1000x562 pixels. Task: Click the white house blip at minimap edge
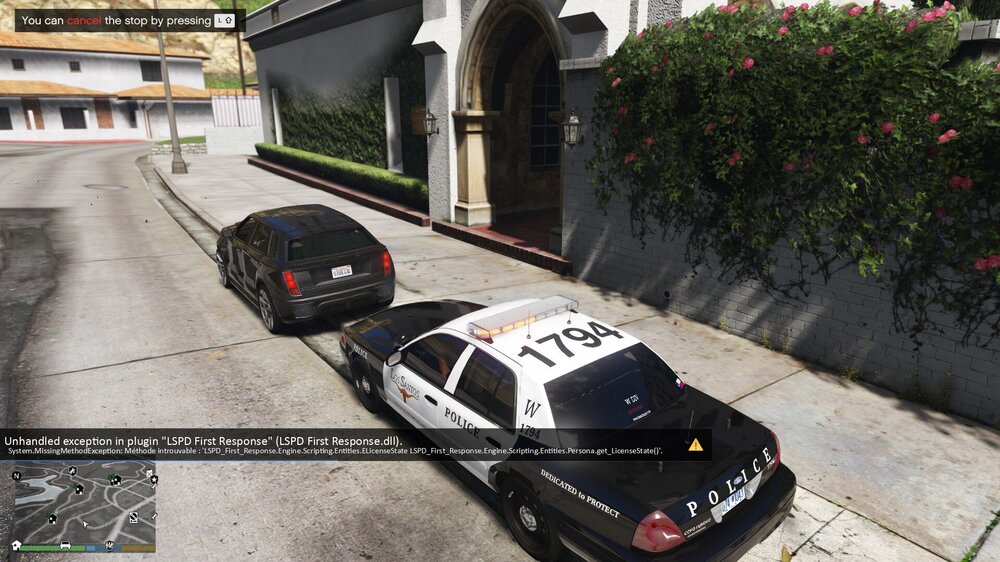pyautogui.click(x=16, y=546)
